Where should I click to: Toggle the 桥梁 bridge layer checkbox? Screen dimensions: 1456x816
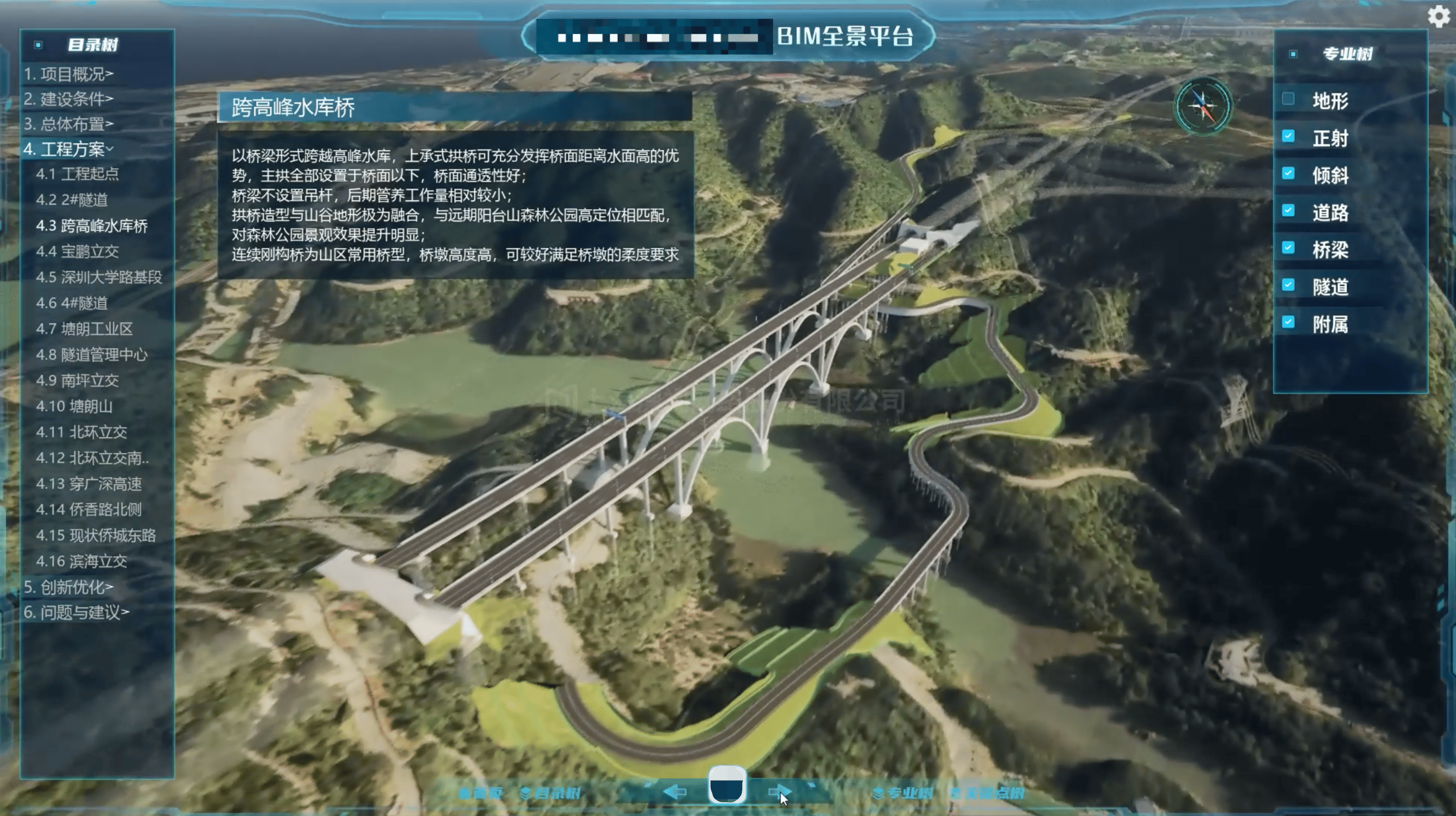(x=1288, y=248)
